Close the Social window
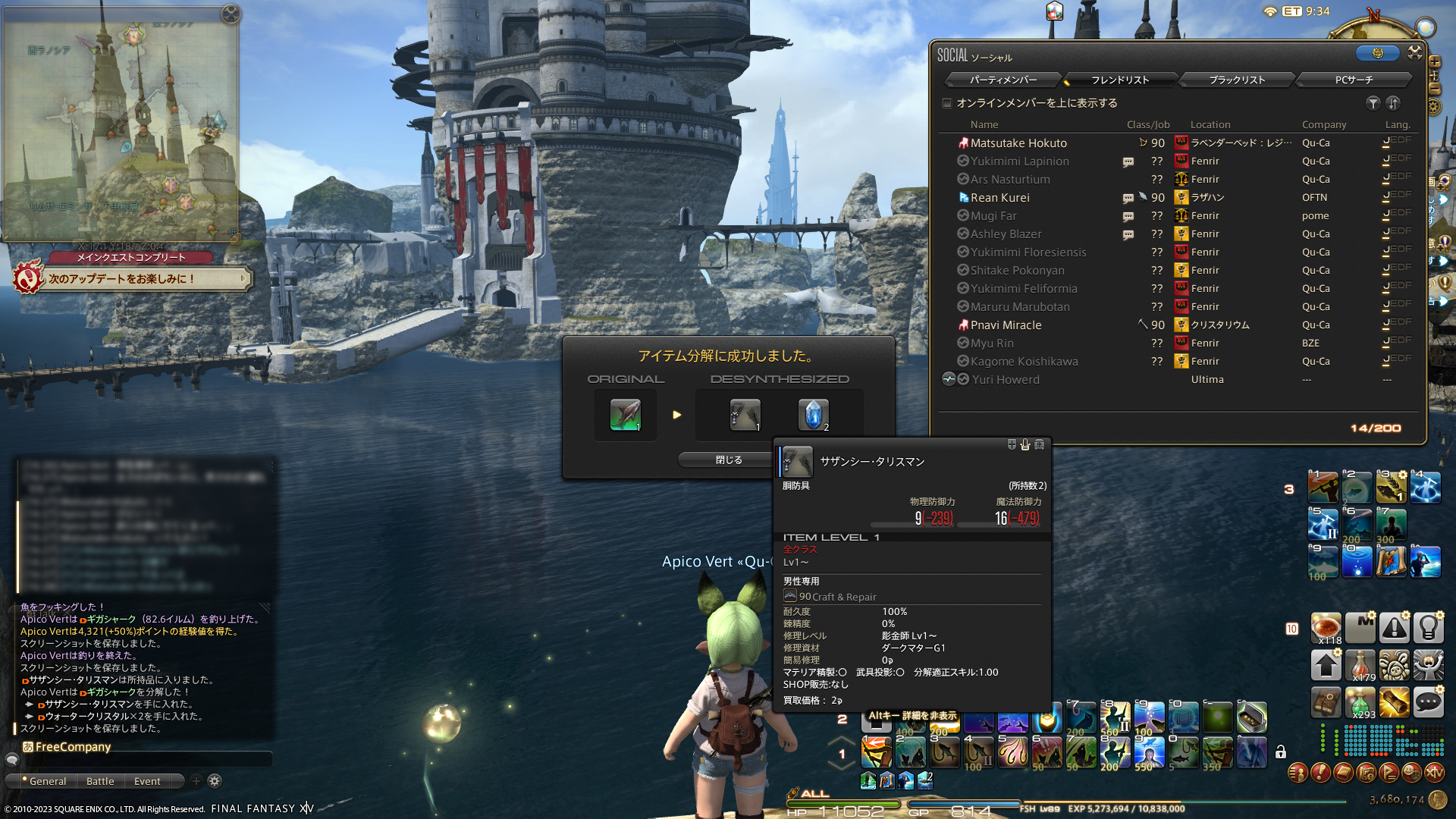 [x=1415, y=52]
